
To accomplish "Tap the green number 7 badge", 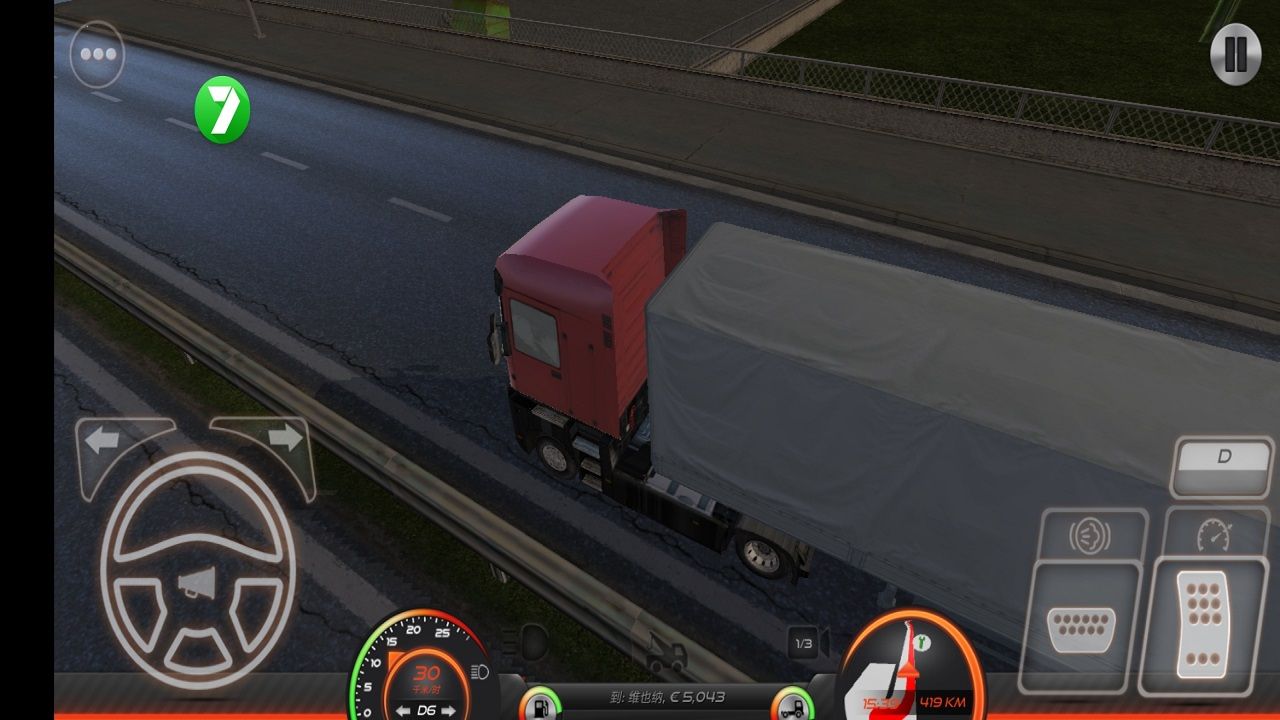I will click(222, 109).
